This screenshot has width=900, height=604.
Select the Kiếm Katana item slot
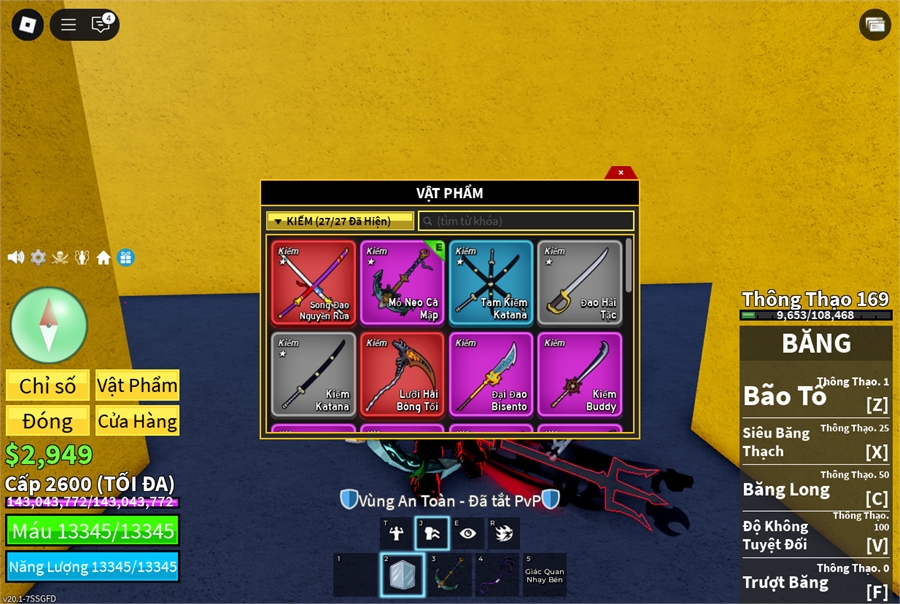coord(313,374)
